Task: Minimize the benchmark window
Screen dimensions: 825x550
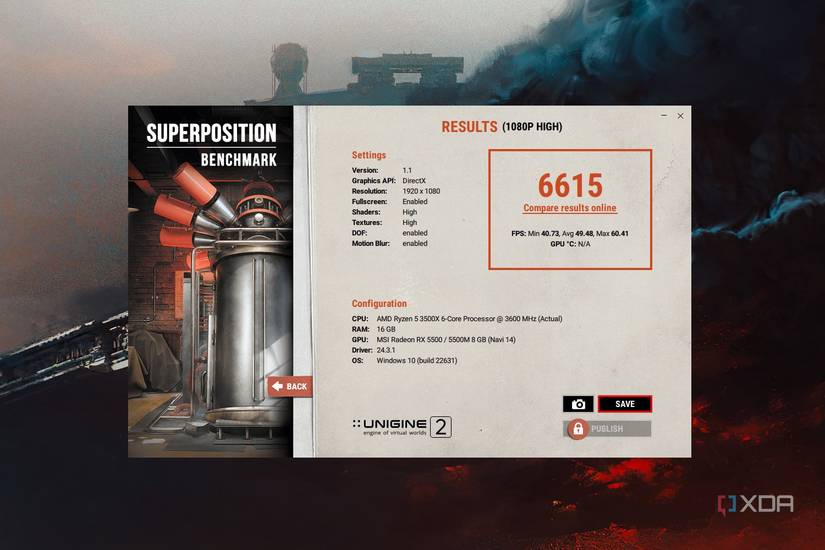Action: point(663,116)
